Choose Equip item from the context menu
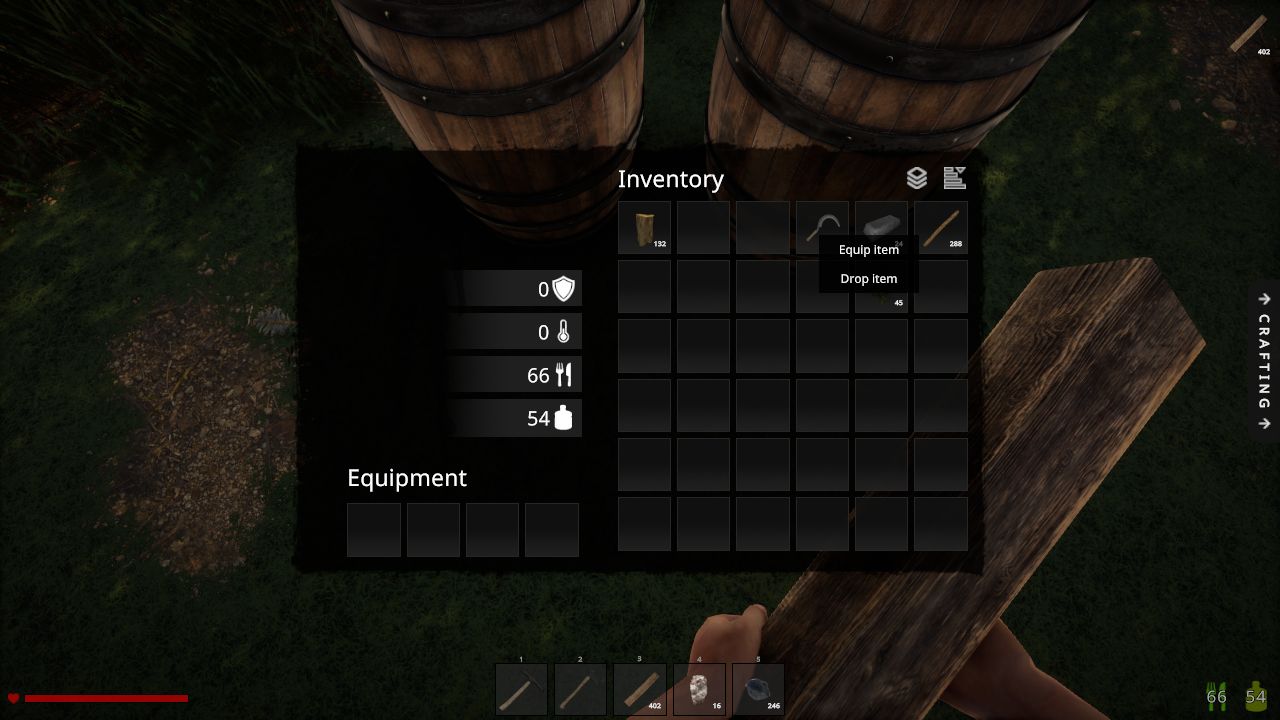1280x720 pixels. pos(868,250)
